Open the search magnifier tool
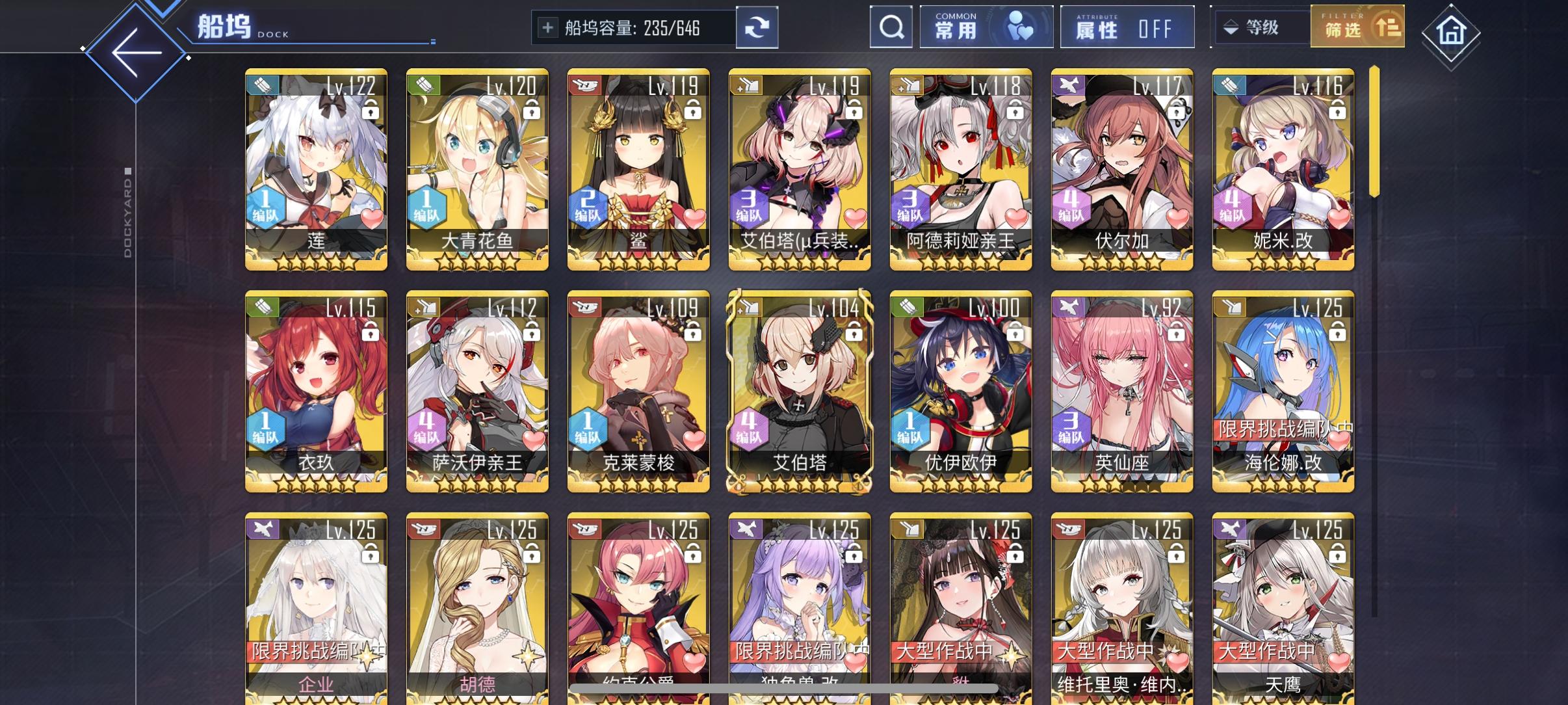 tap(891, 27)
